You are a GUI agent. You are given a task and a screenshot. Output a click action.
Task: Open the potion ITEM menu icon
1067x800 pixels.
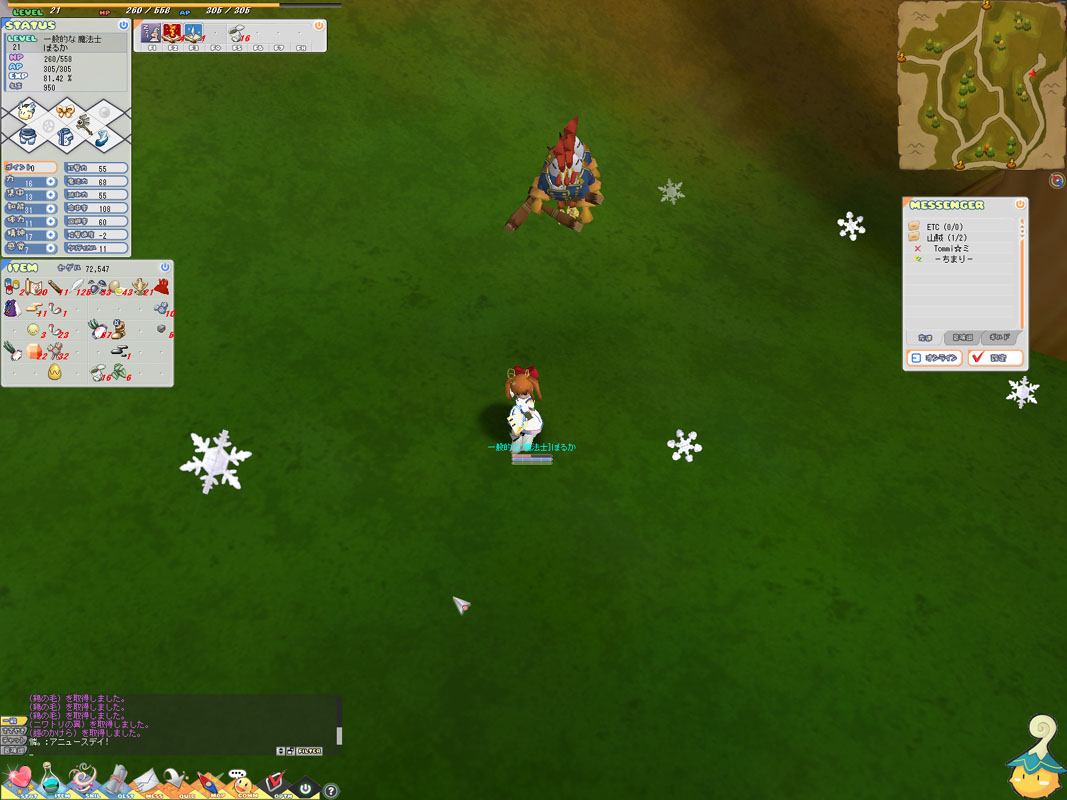(48, 780)
